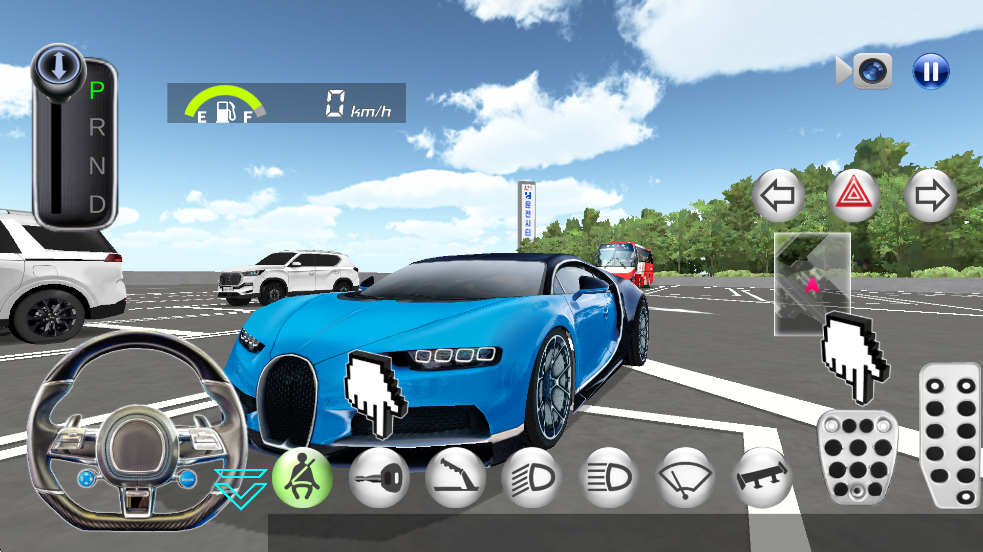The height and width of the screenshot is (552, 983).
Task: Tap the steering wheel
Action: [136, 423]
